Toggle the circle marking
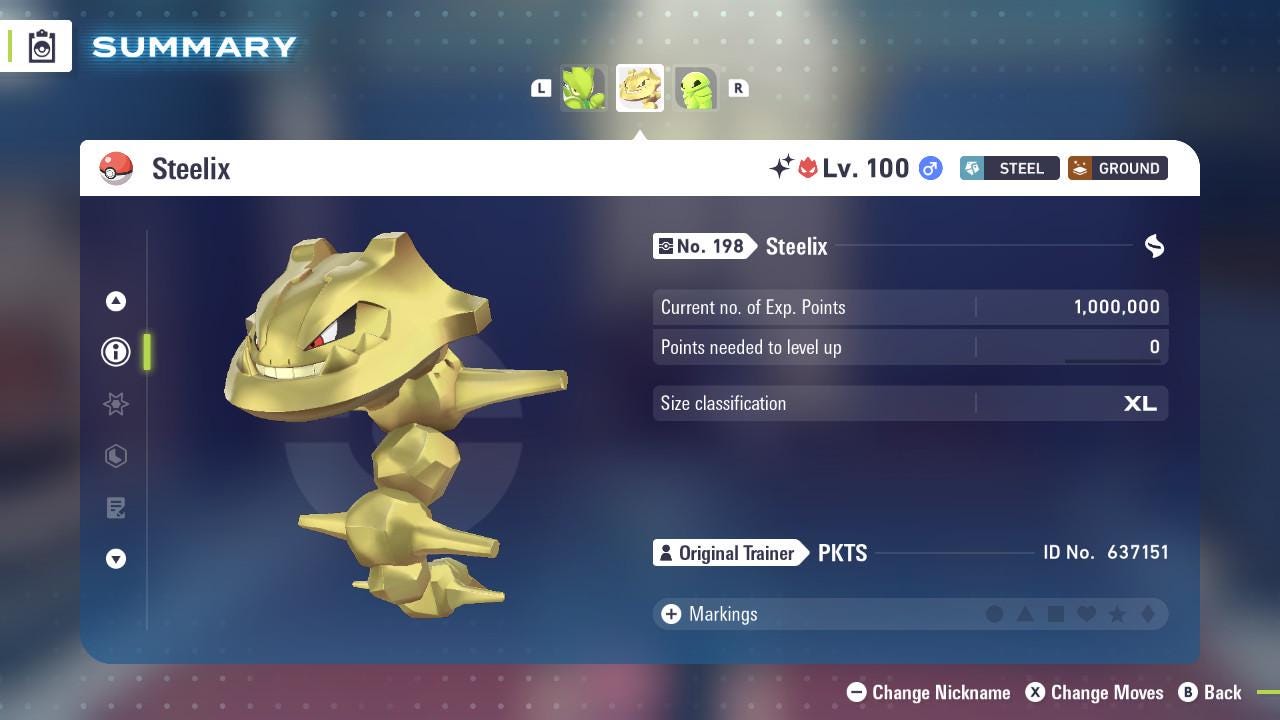The width and height of the screenshot is (1280, 720). point(996,614)
